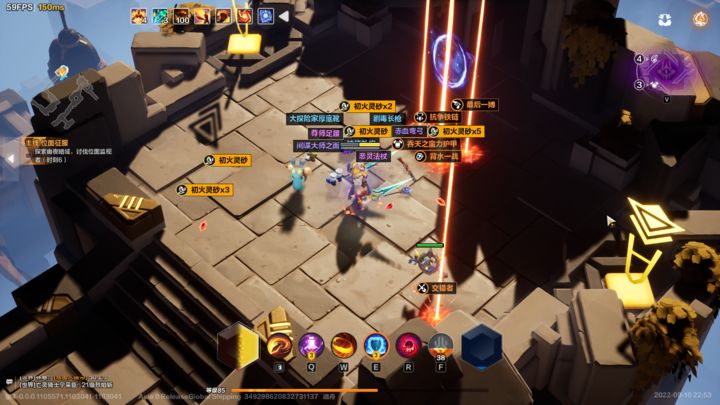Pick up the 初火灵砂x5 loot label

(456, 131)
